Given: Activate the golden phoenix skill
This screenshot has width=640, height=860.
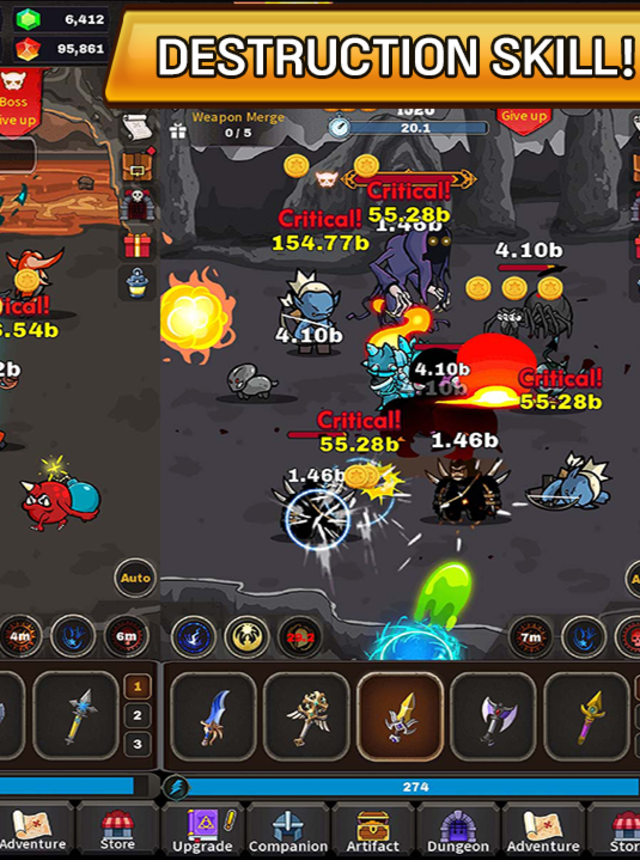Looking at the screenshot, I should pos(245,637).
